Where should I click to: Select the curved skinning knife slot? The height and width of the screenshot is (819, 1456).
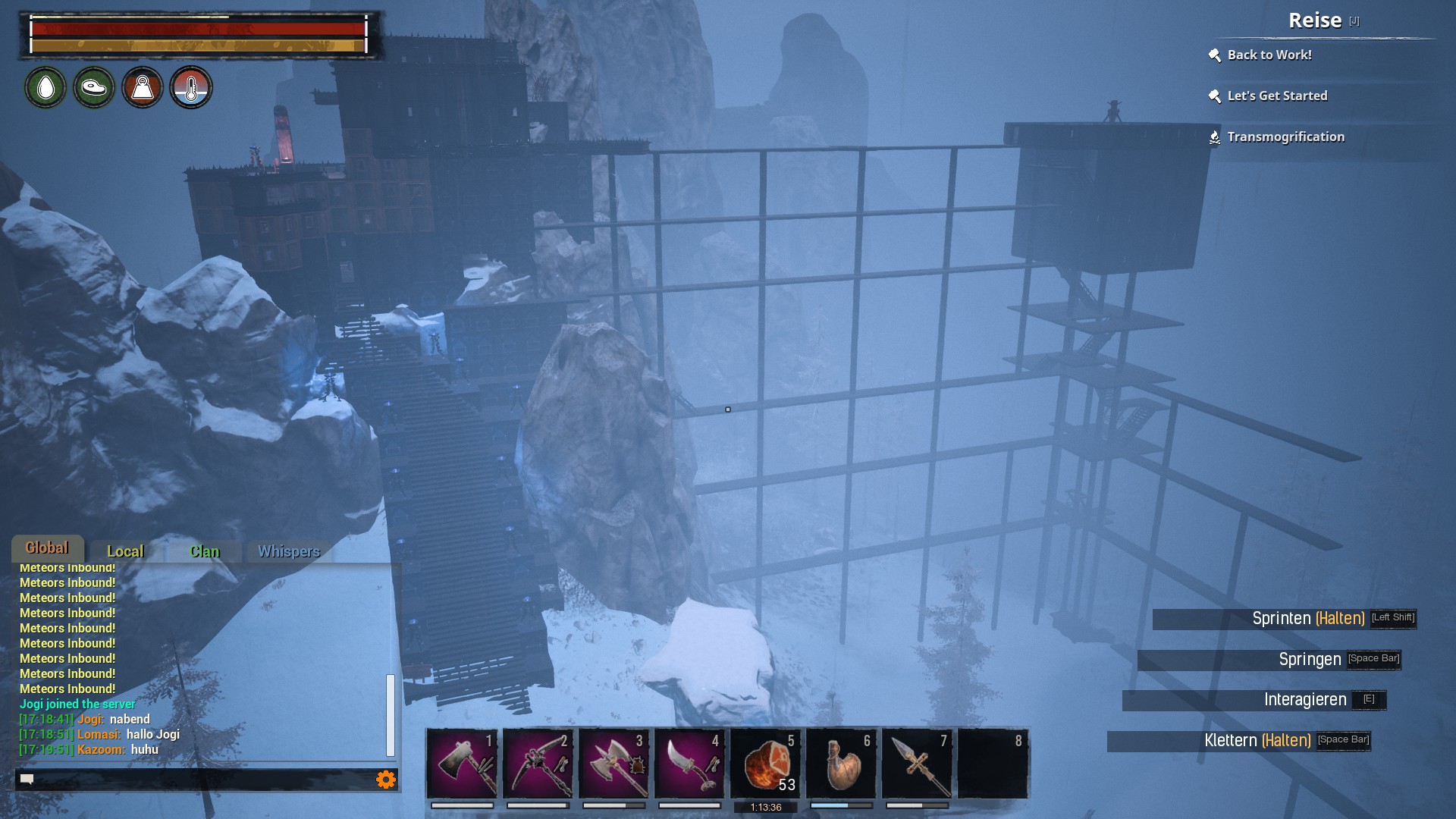[689, 763]
